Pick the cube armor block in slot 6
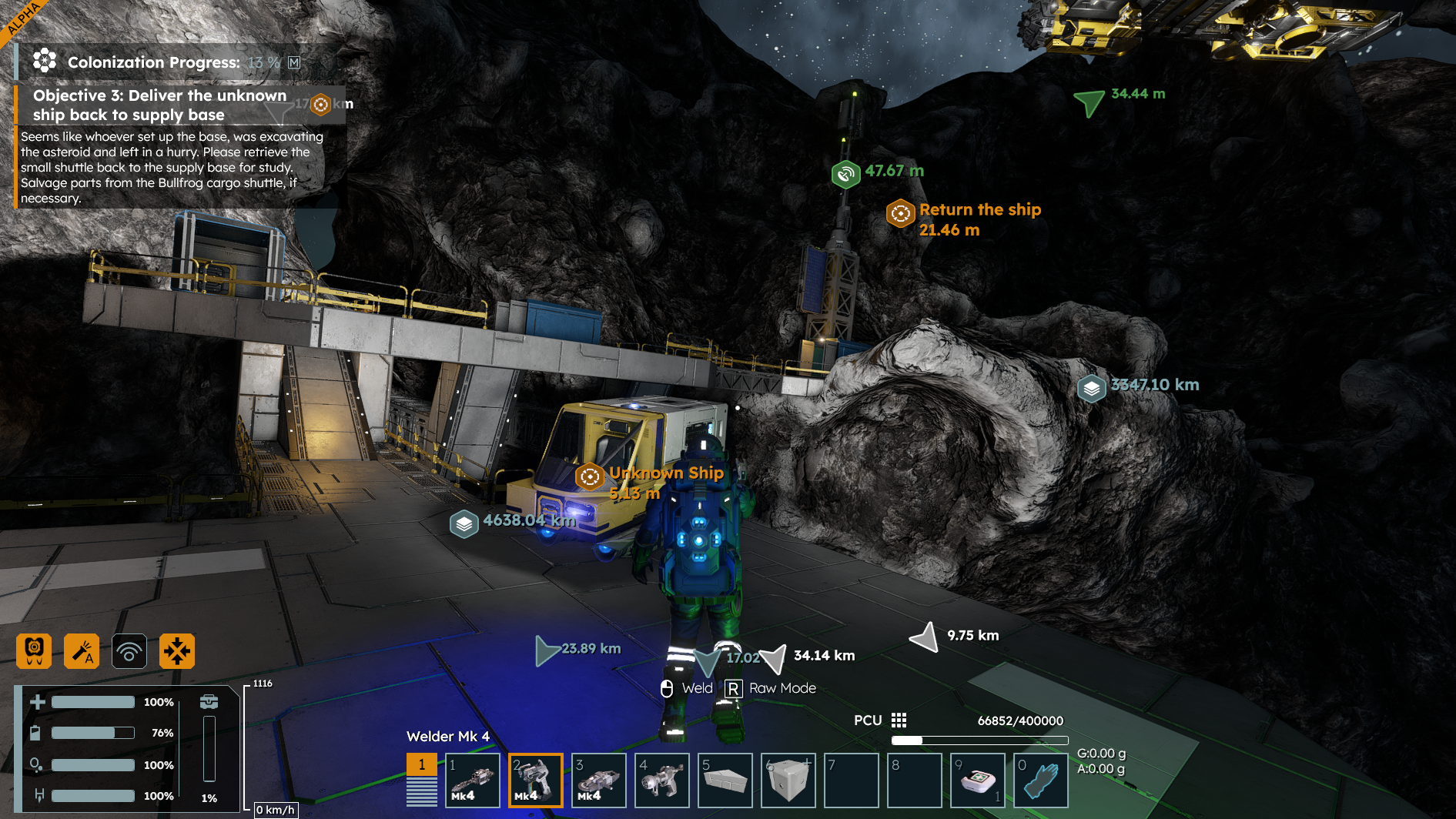The width and height of the screenshot is (1456, 819). coord(788,780)
